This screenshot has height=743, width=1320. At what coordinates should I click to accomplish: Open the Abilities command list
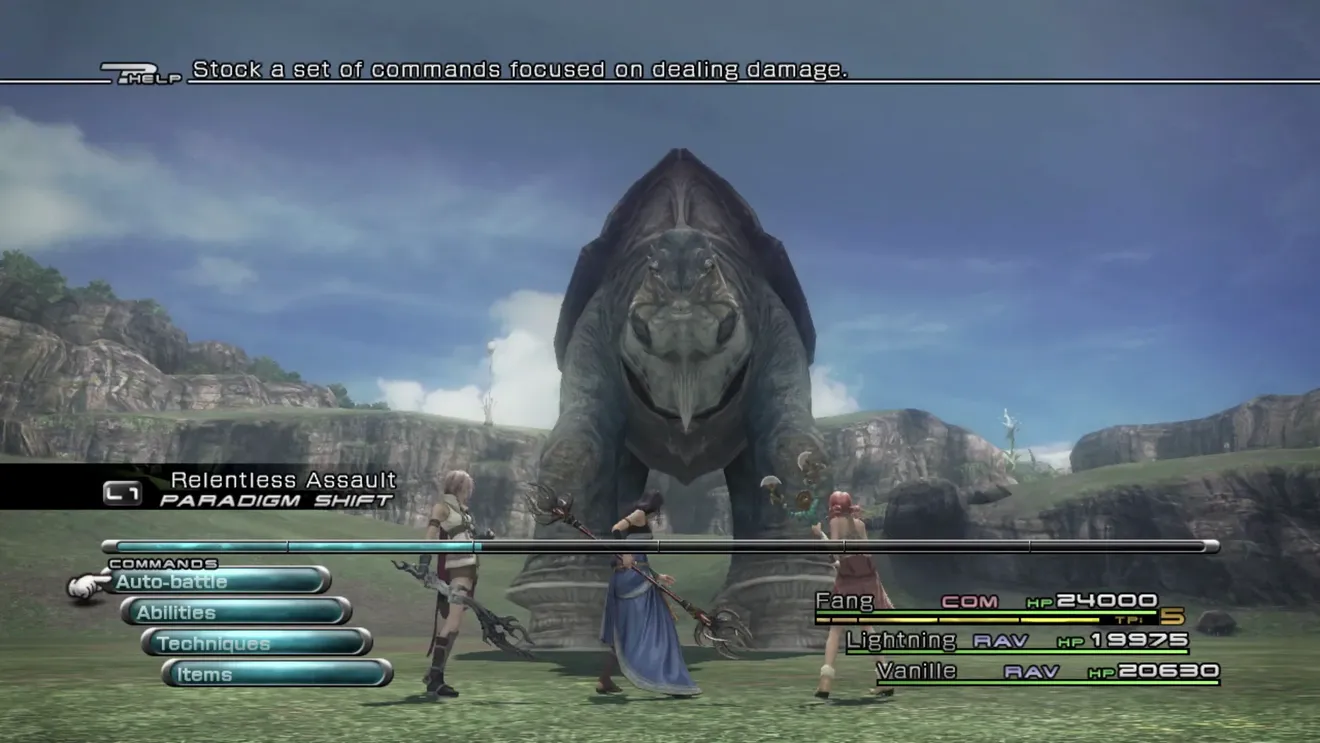pos(236,612)
